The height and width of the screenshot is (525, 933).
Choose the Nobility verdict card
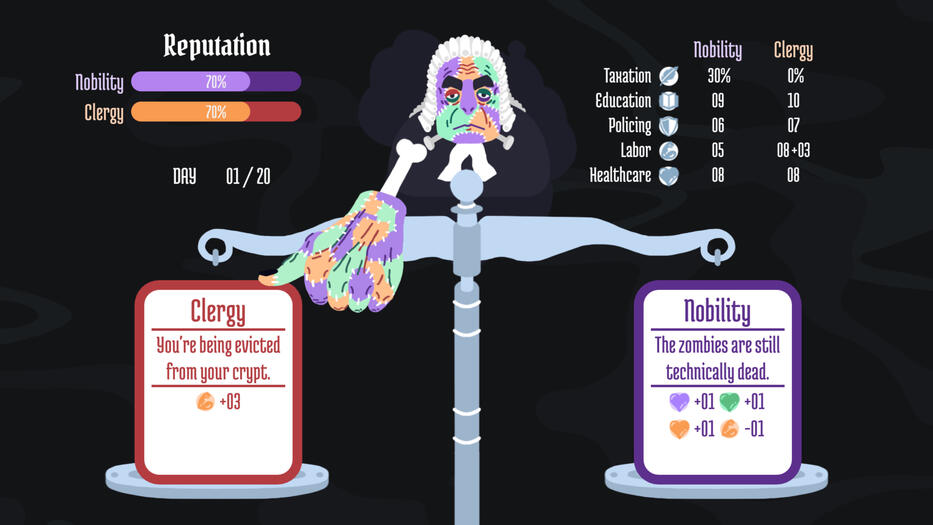717,381
